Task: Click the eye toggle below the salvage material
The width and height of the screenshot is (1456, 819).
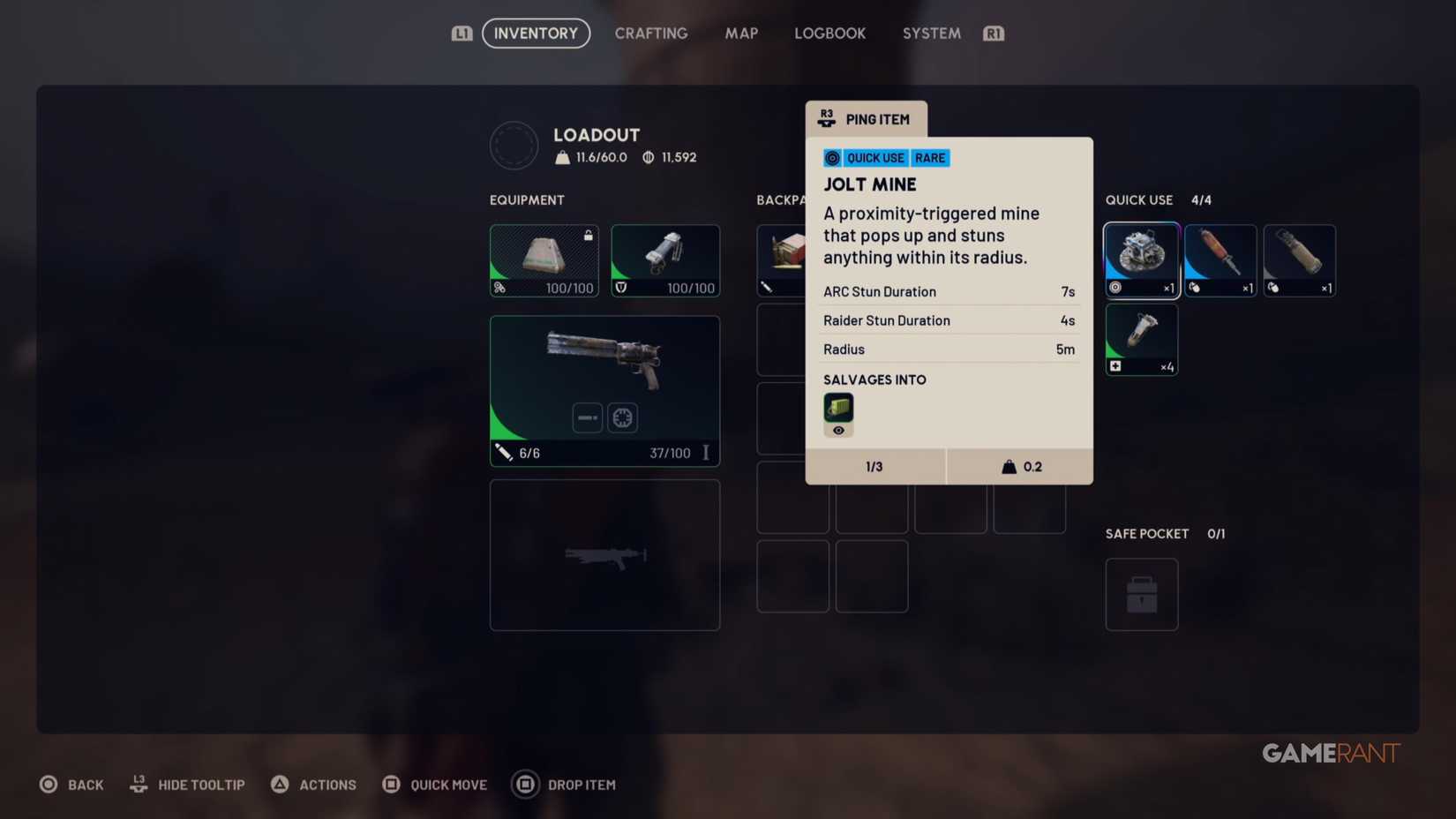Action: 837,432
